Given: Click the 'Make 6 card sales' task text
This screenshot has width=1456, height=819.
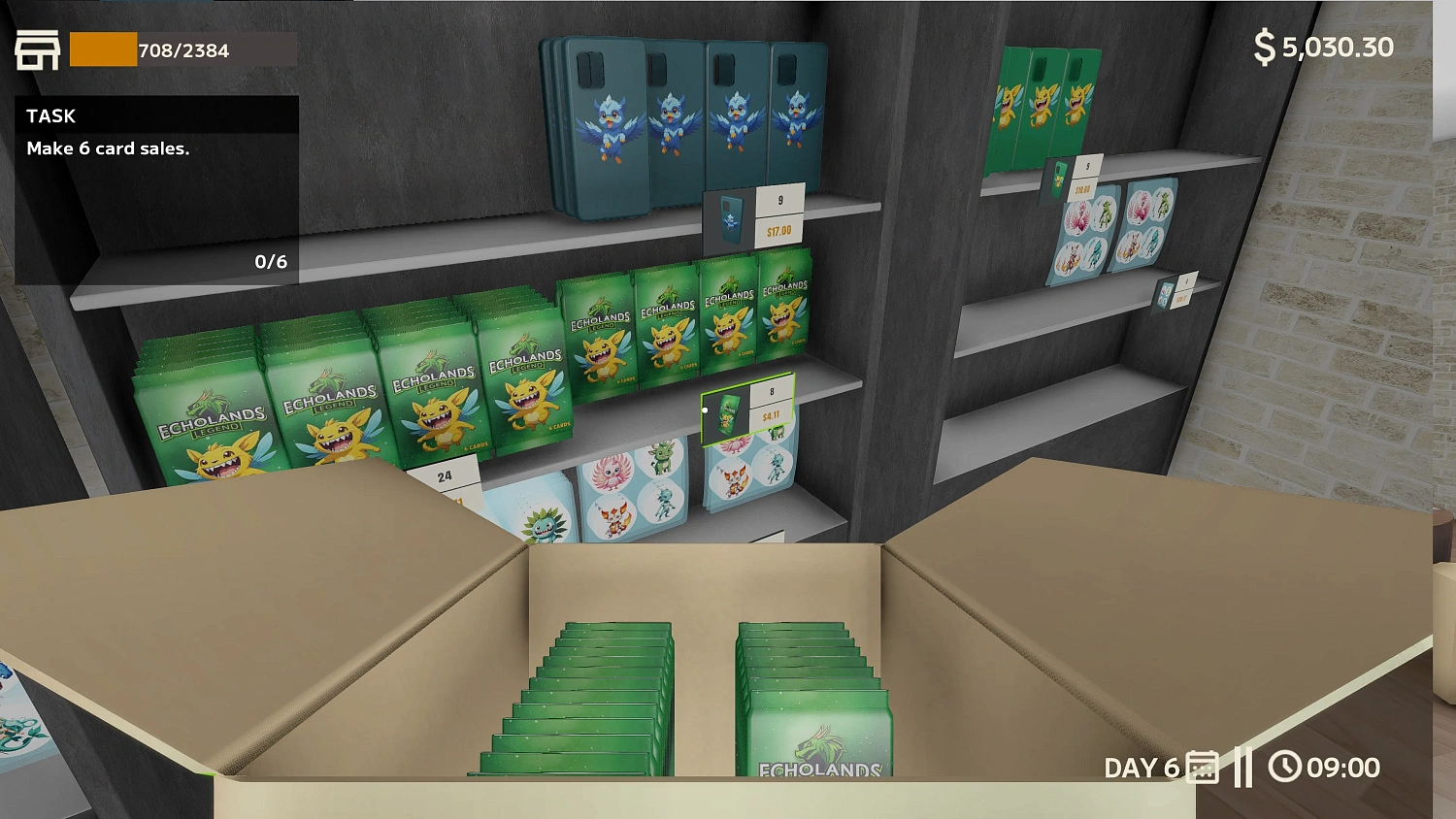Looking at the screenshot, I should tap(108, 148).
